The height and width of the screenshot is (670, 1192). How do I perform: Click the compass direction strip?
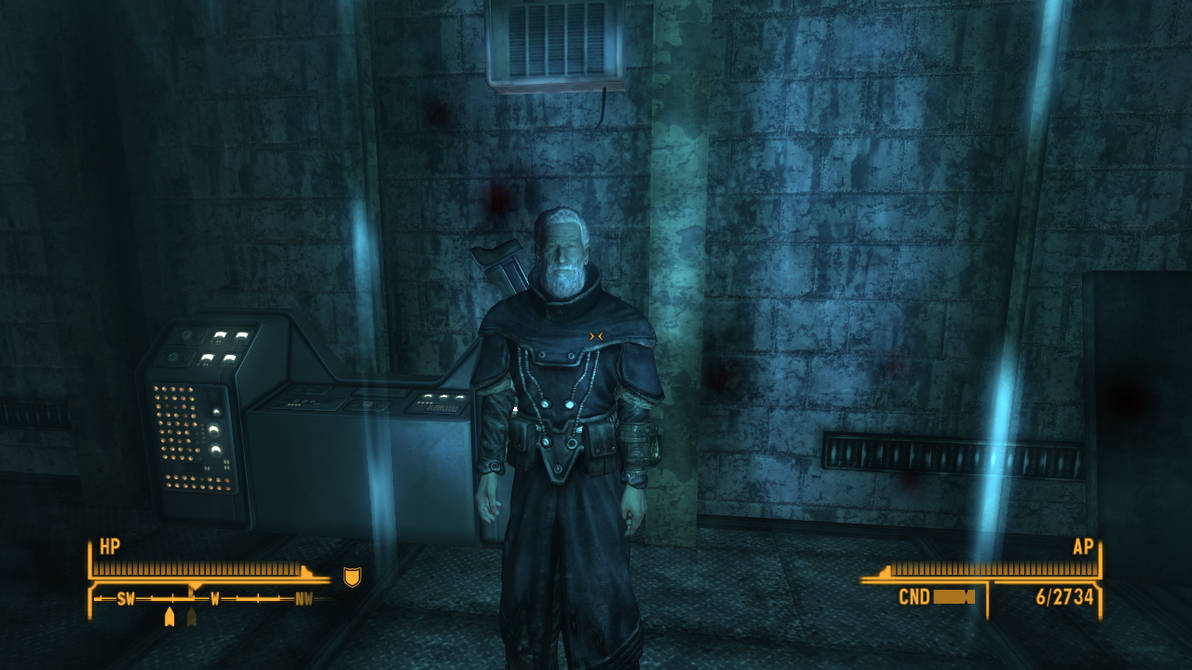tap(213, 599)
